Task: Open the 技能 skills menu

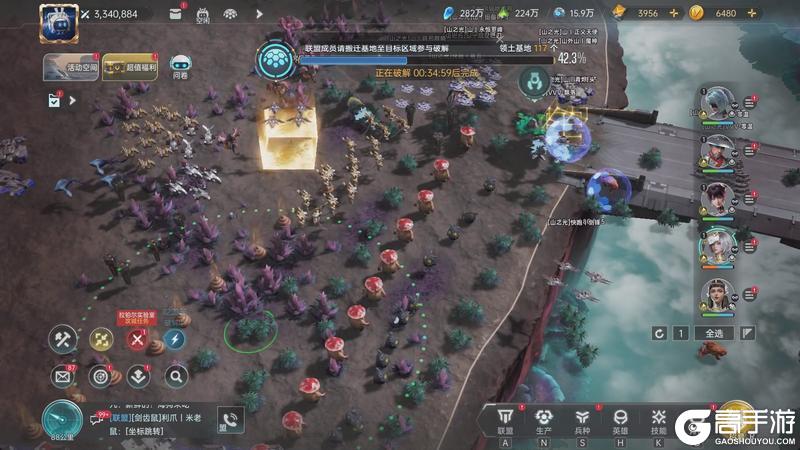Action: [658, 421]
